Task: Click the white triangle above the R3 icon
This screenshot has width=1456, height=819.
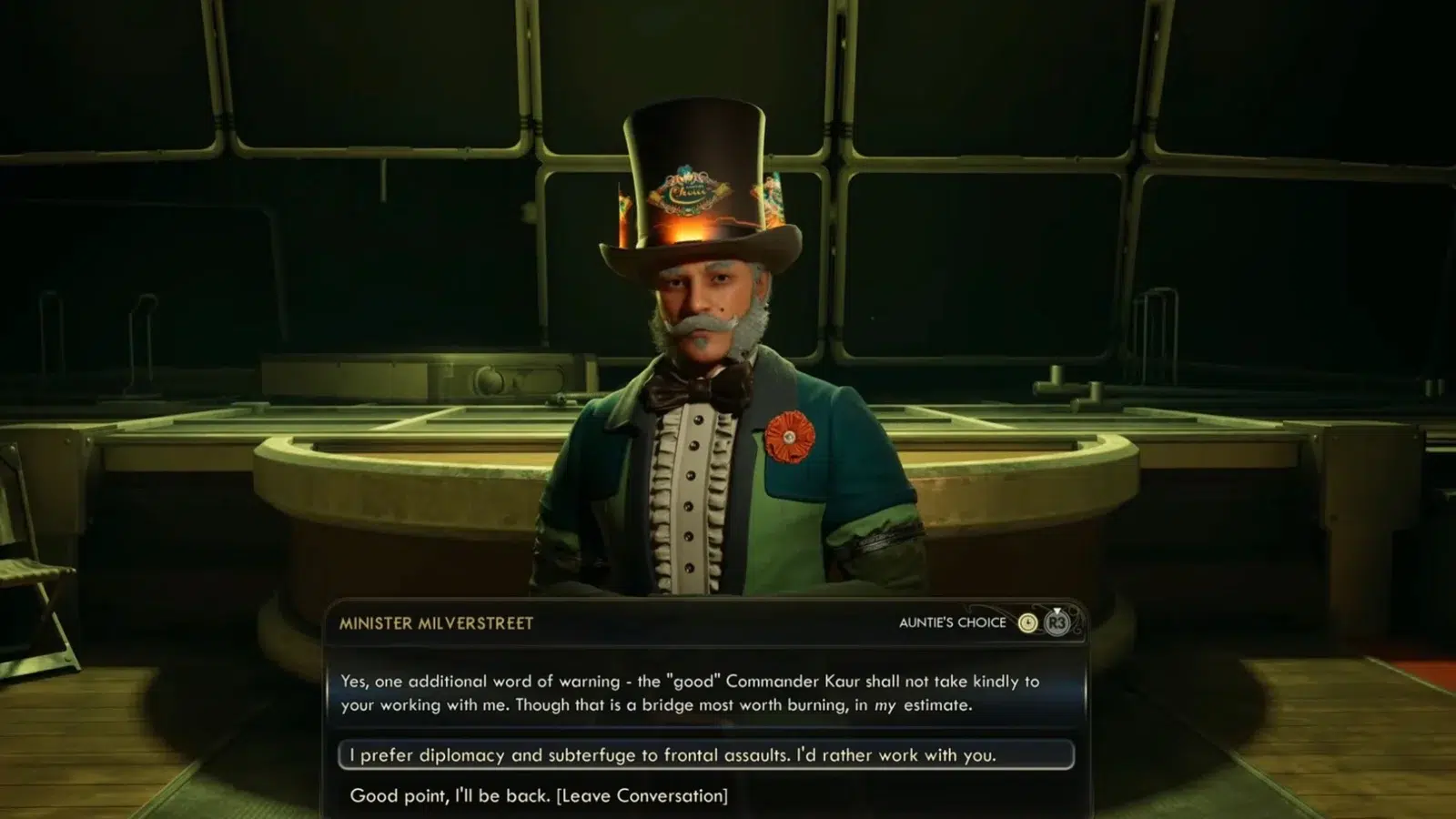Action: point(1057,611)
